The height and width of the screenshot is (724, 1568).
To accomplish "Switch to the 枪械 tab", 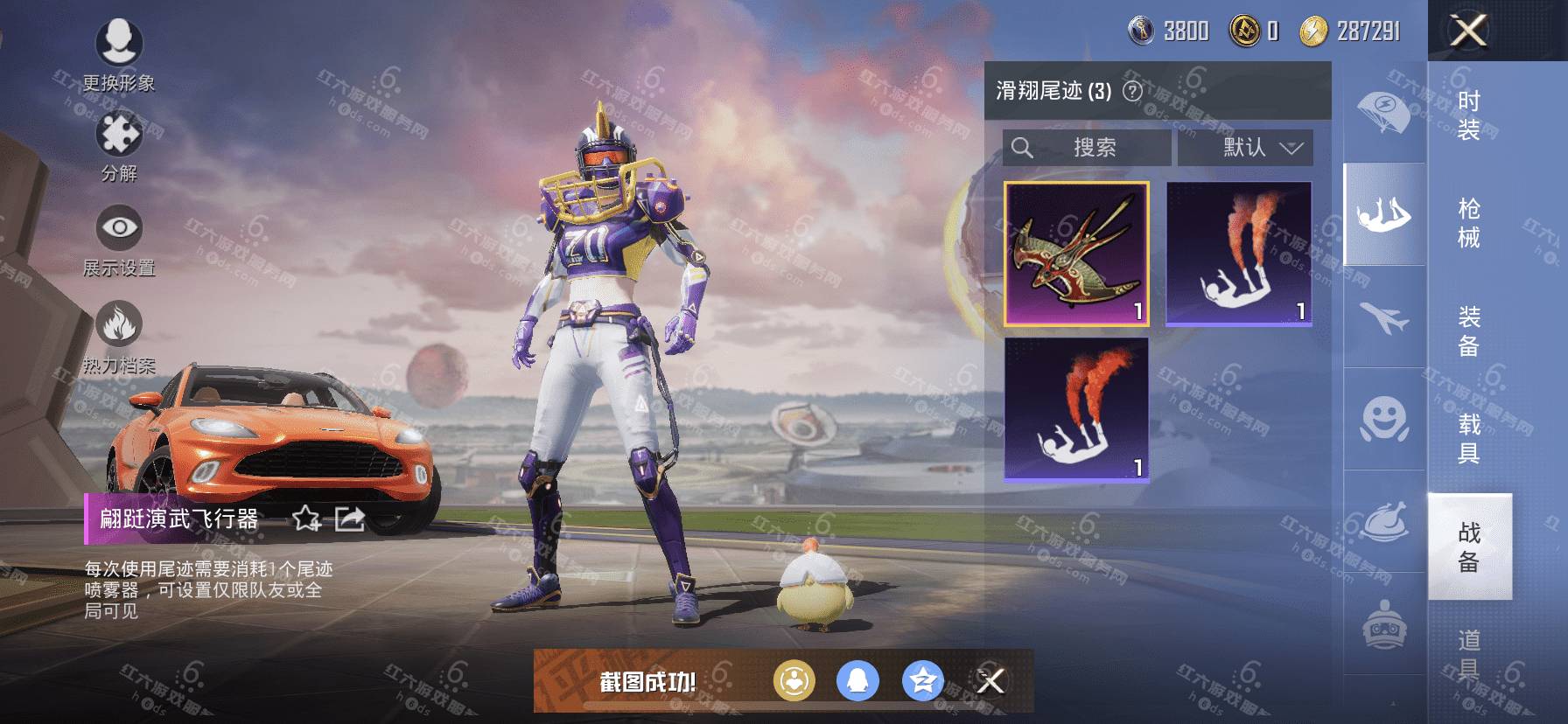I will coord(1469,223).
